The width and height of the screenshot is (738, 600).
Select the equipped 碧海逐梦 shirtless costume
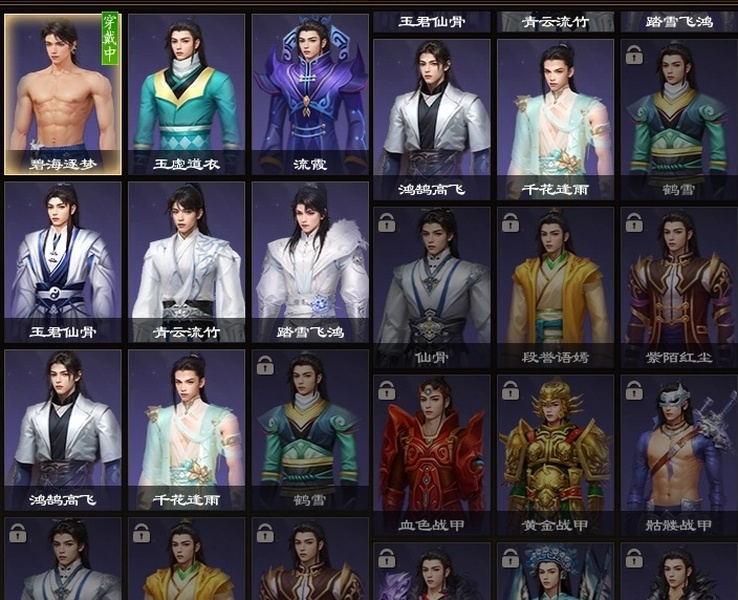coord(63,94)
